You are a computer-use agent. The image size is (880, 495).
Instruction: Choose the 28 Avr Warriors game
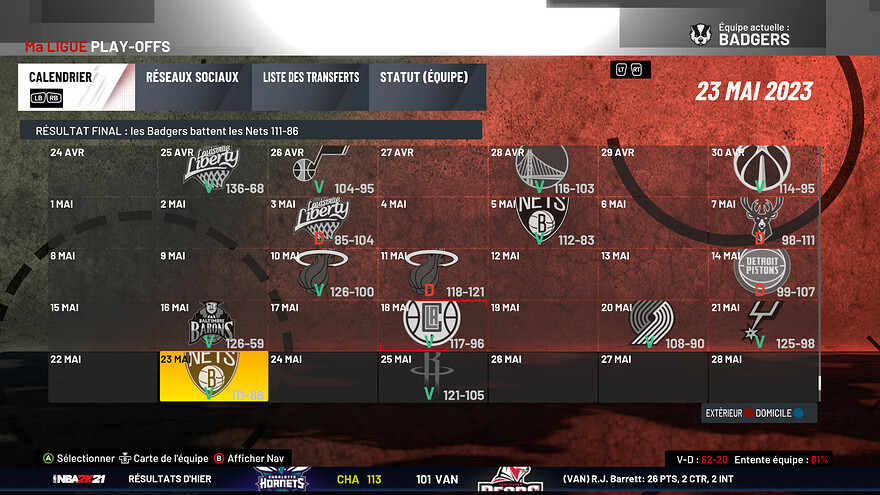click(543, 169)
